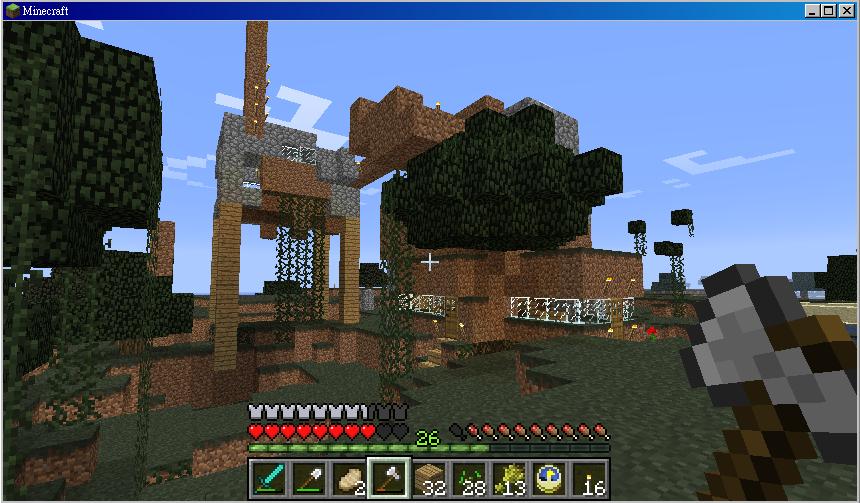Screen dimensions: 860x503
Task: Select the vines stack of 28
Action: [469, 479]
